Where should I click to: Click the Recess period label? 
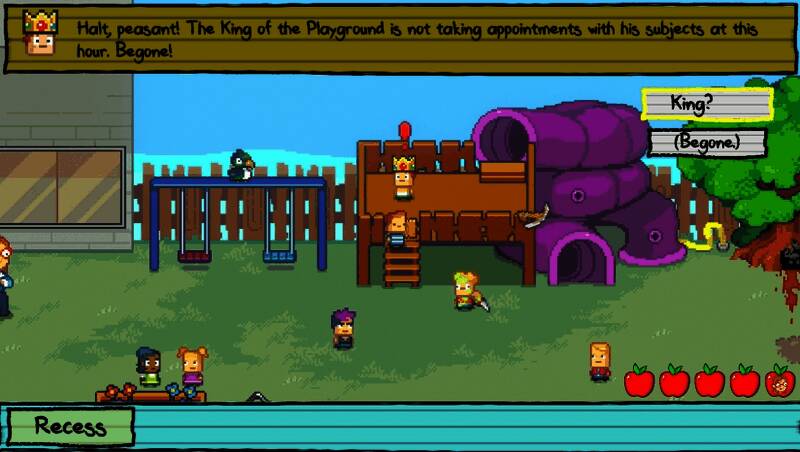pyautogui.click(x=69, y=426)
